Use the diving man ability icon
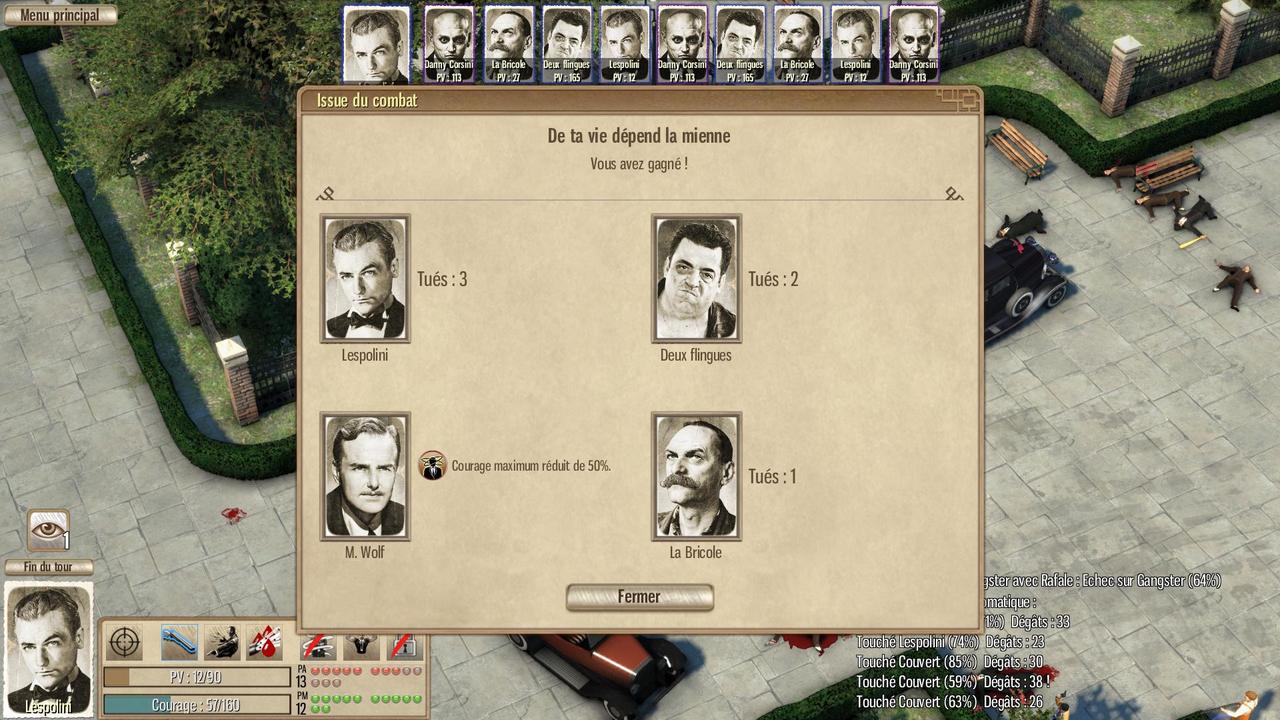Viewport: 1280px width, 720px height. click(222, 641)
